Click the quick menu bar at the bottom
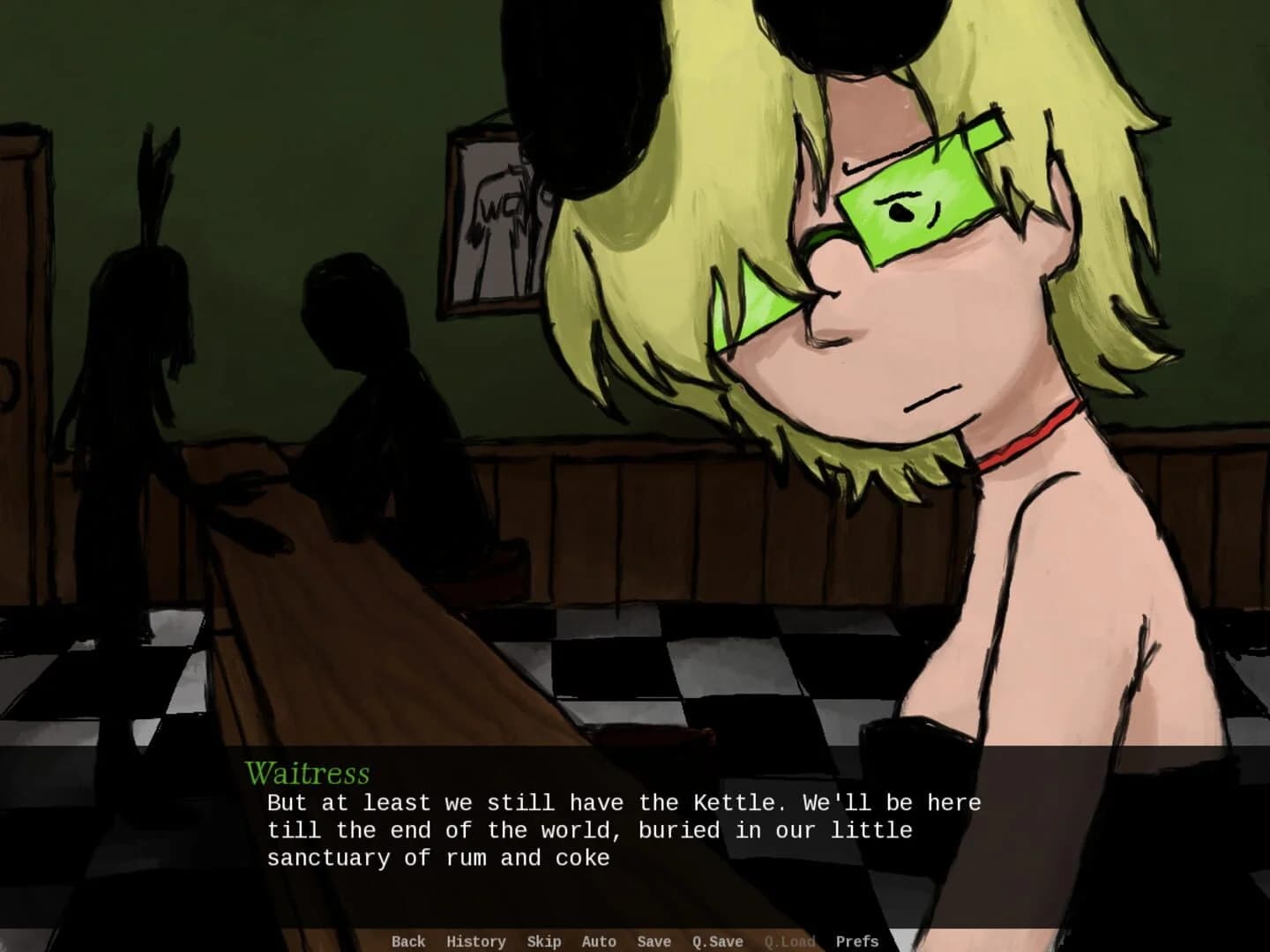The height and width of the screenshot is (952, 1270). 635,941
